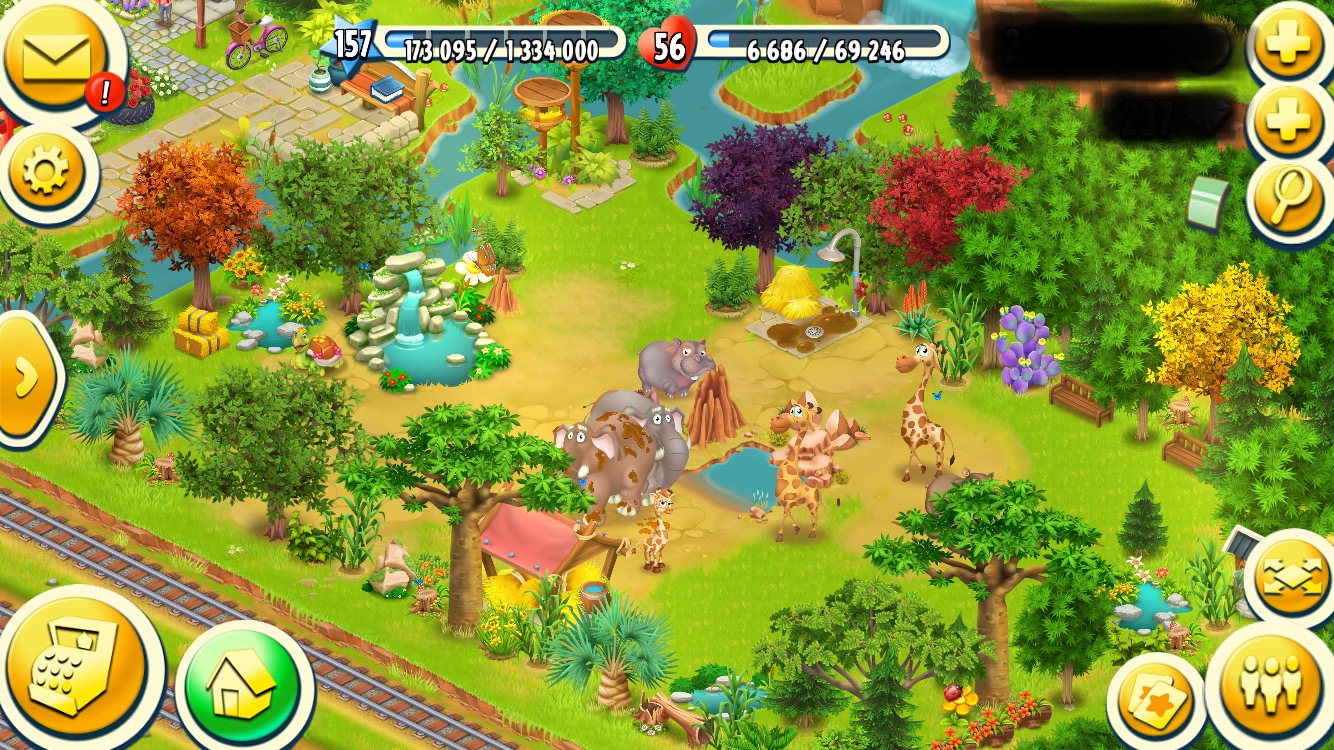Select the crossed arrows button
The height and width of the screenshot is (750, 1334).
click(1291, 579)
